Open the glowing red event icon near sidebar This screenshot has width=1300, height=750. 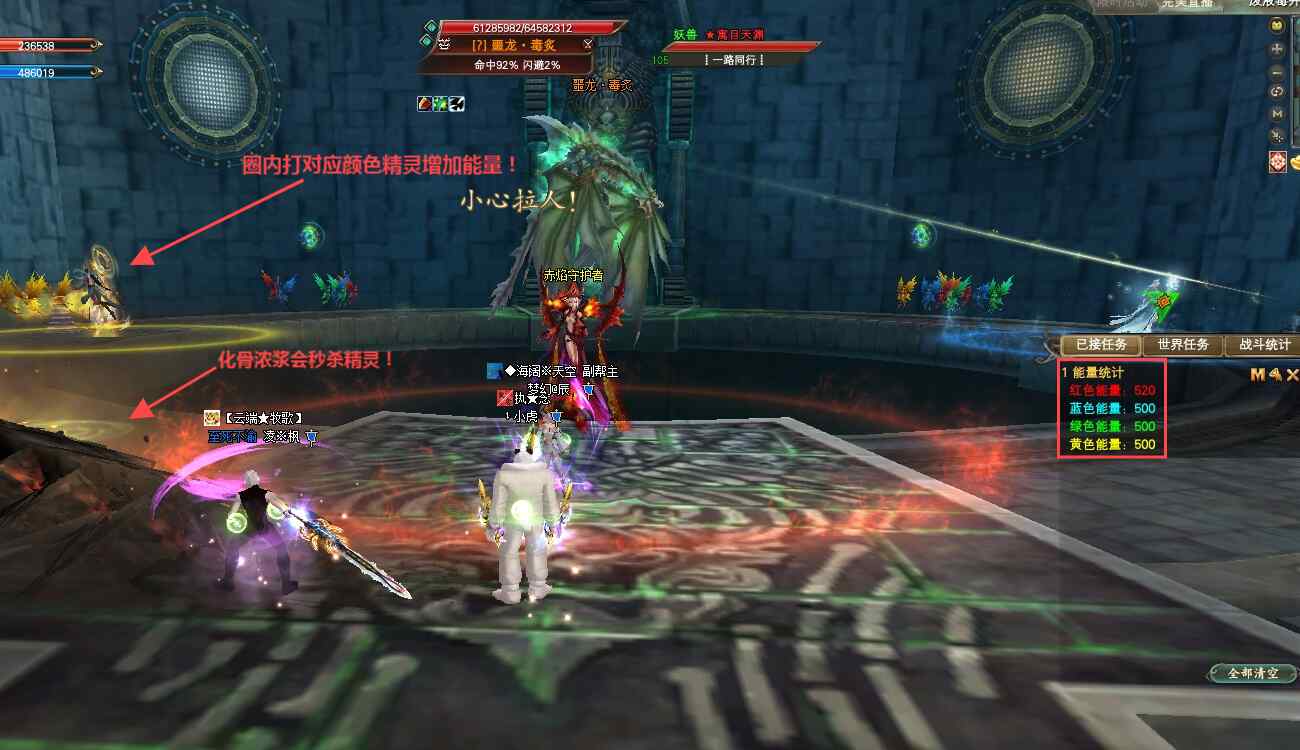pos(1278,160)
